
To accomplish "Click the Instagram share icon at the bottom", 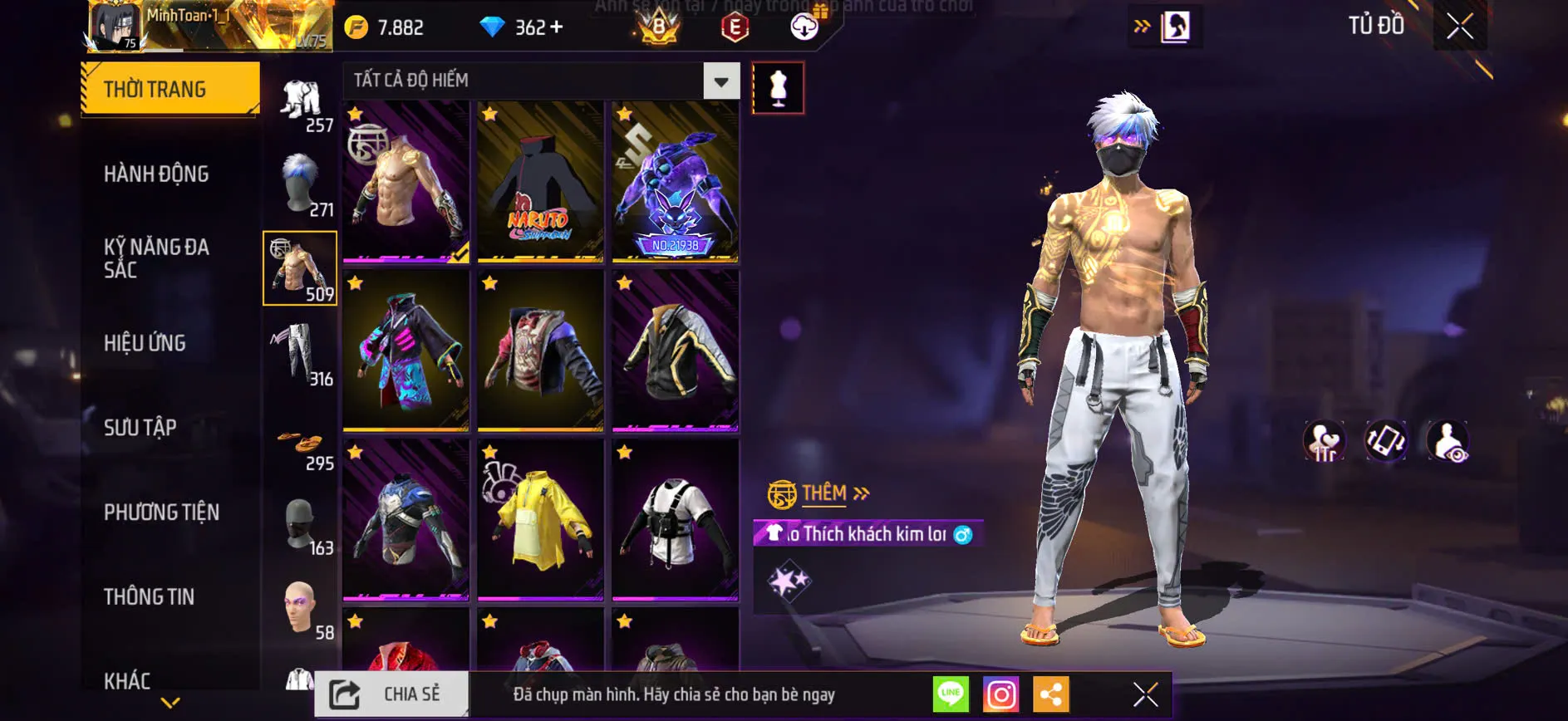I will click(1002, 694).
